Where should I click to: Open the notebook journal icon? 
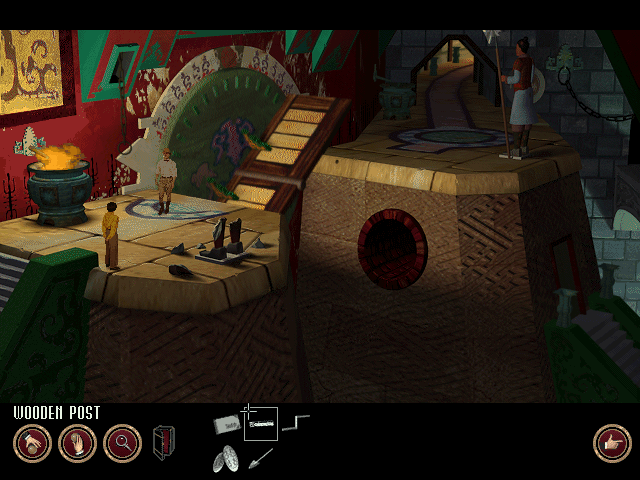click(163, 443)
